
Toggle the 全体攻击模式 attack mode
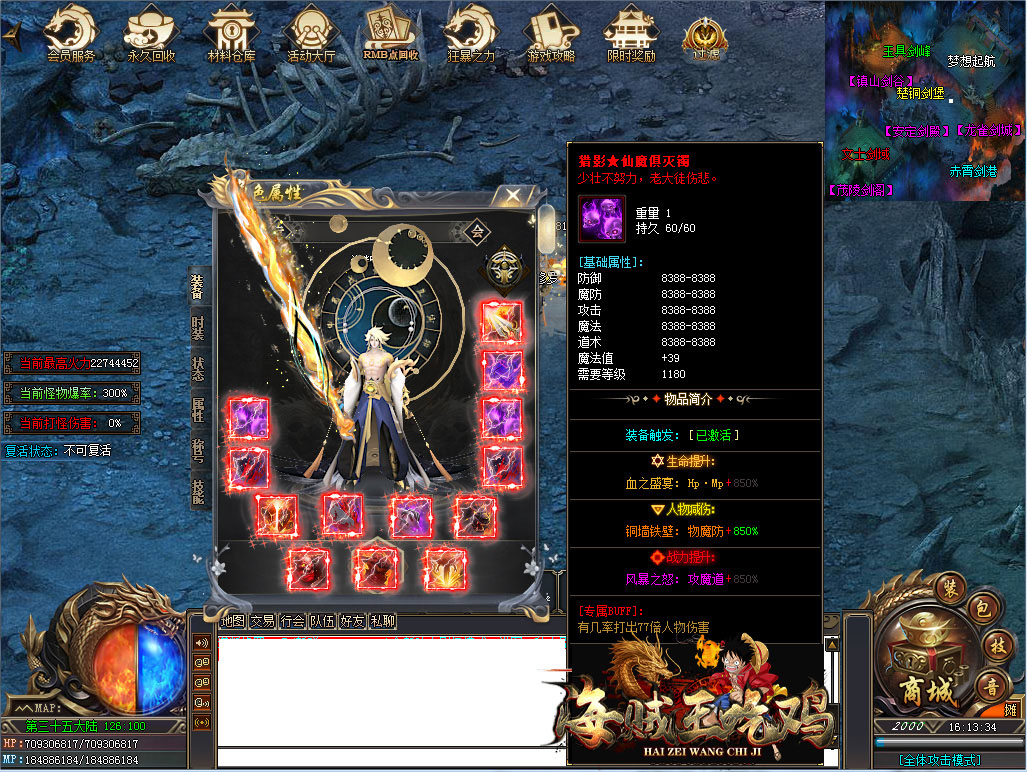[938, 760]
